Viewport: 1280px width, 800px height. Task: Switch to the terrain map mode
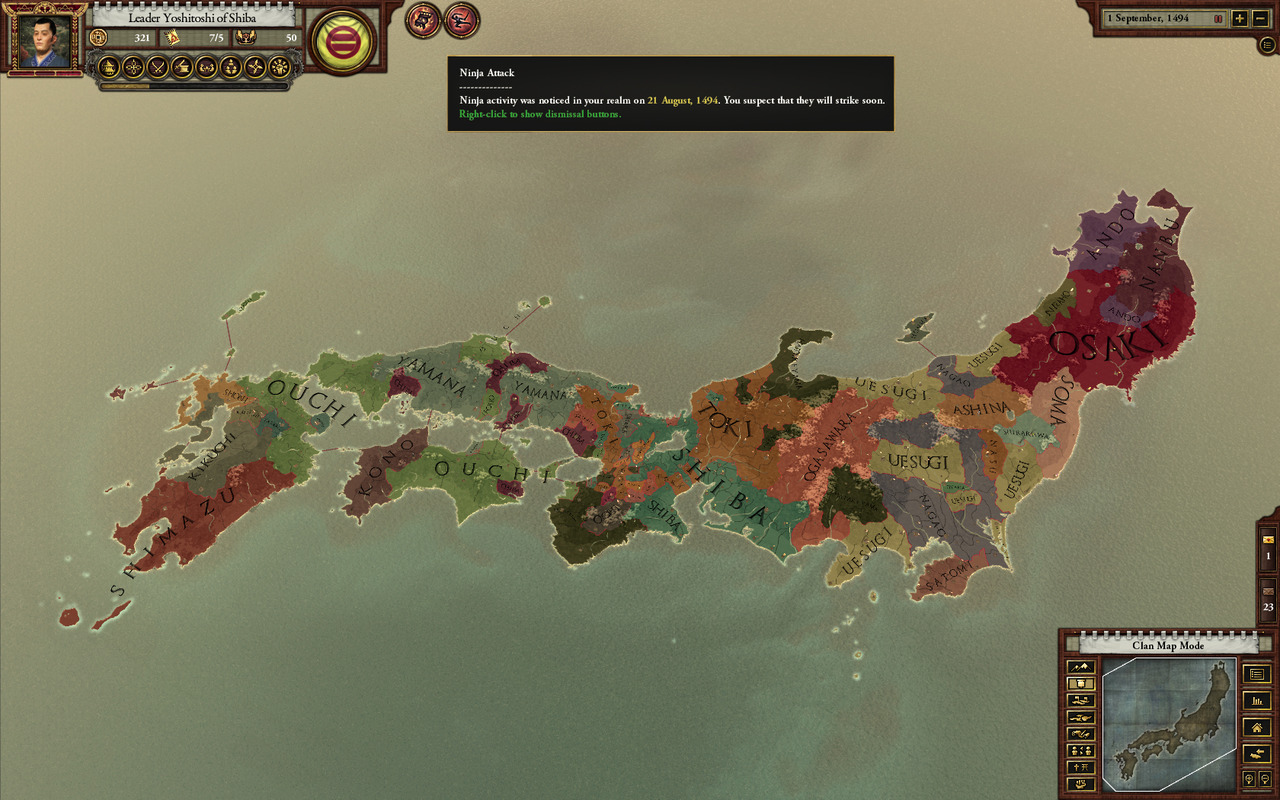pyautogui.click(x=1081, y=667)
